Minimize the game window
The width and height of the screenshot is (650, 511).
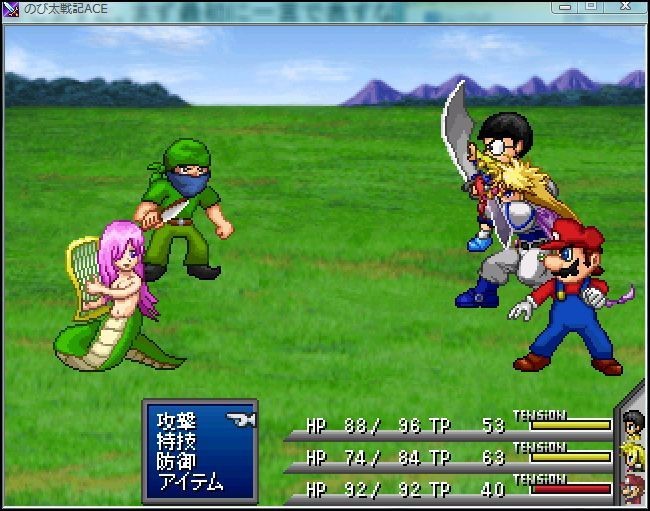click(567, 7)
